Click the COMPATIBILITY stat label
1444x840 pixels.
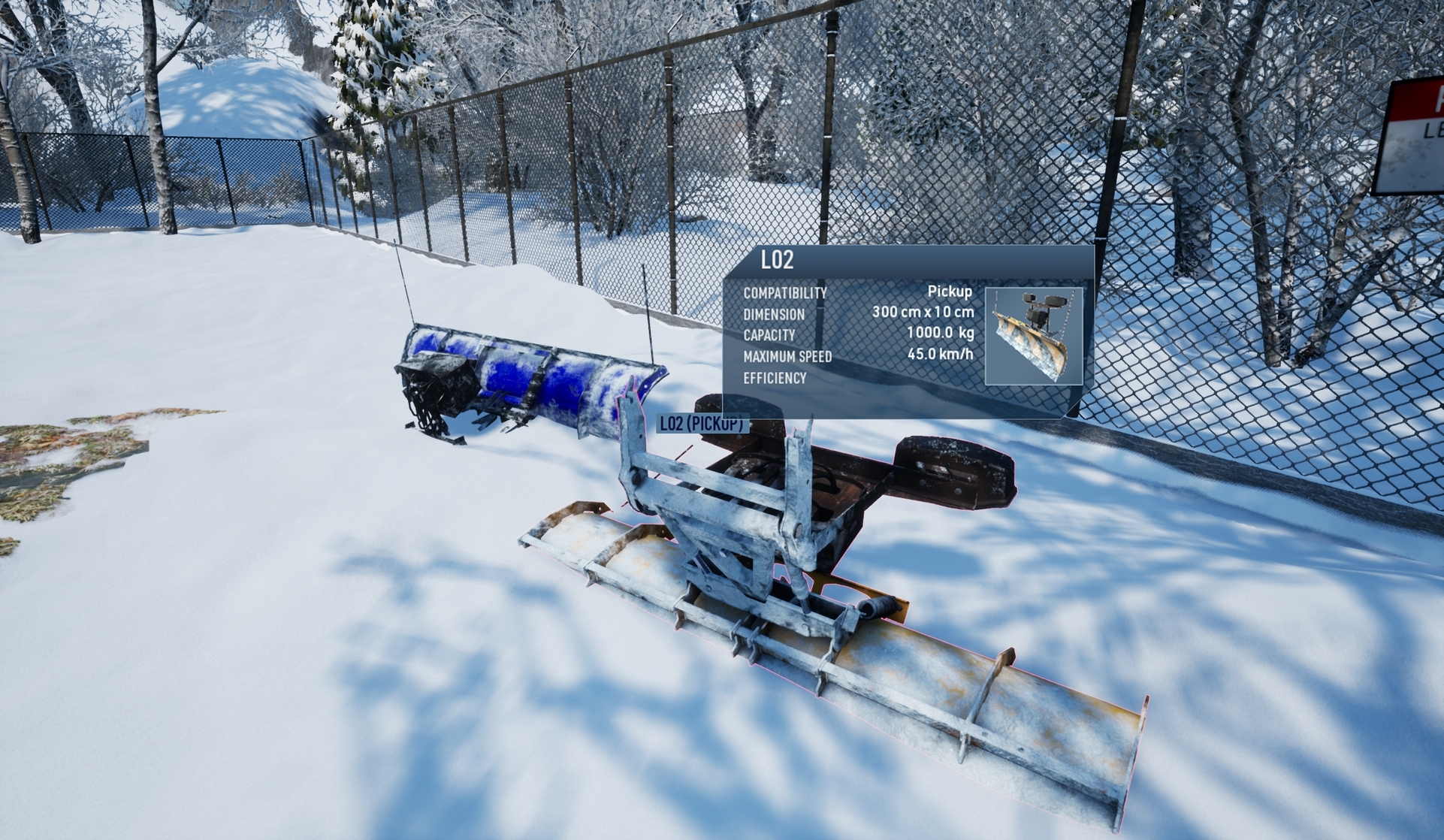pyautogui.click(x=784, y=293)
